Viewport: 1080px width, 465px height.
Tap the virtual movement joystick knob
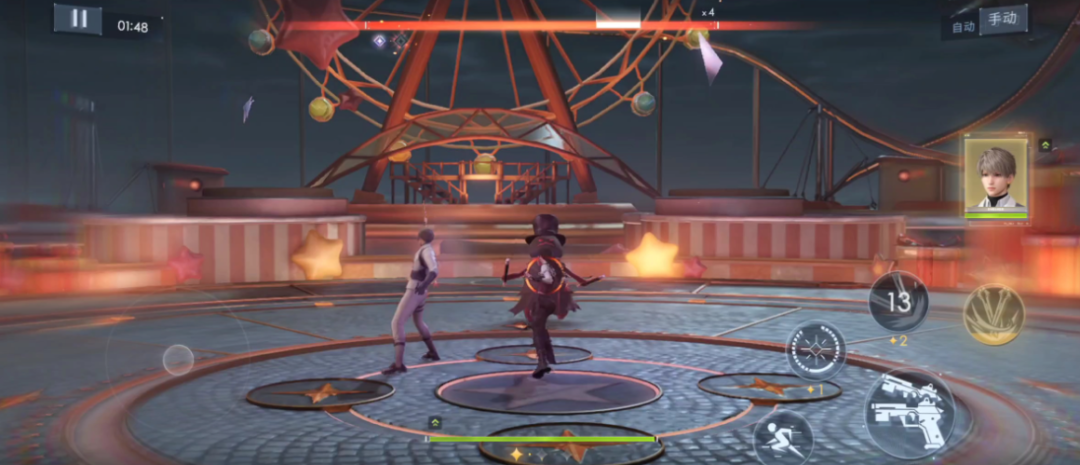tap(178, 359)
